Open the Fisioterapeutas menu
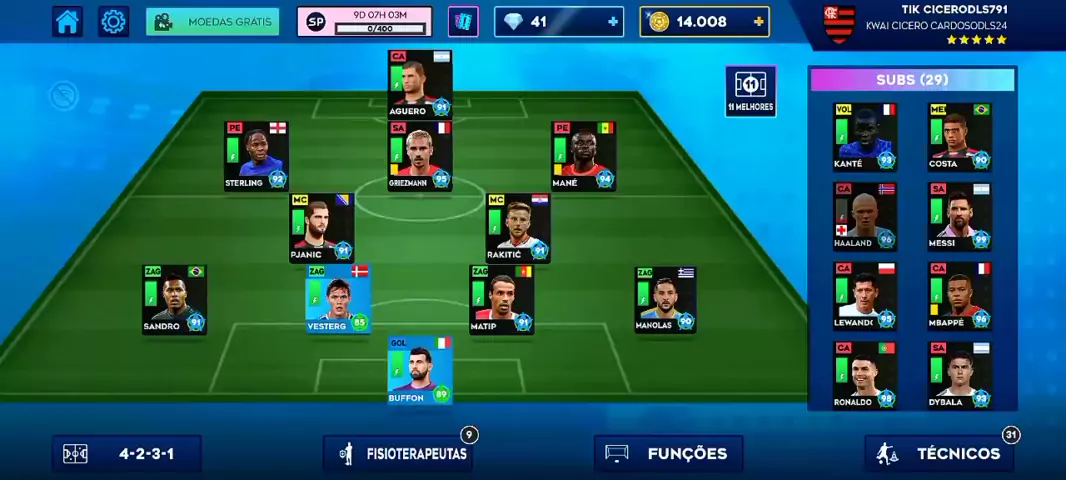The image size is (1066, 480). coord(398,453)
